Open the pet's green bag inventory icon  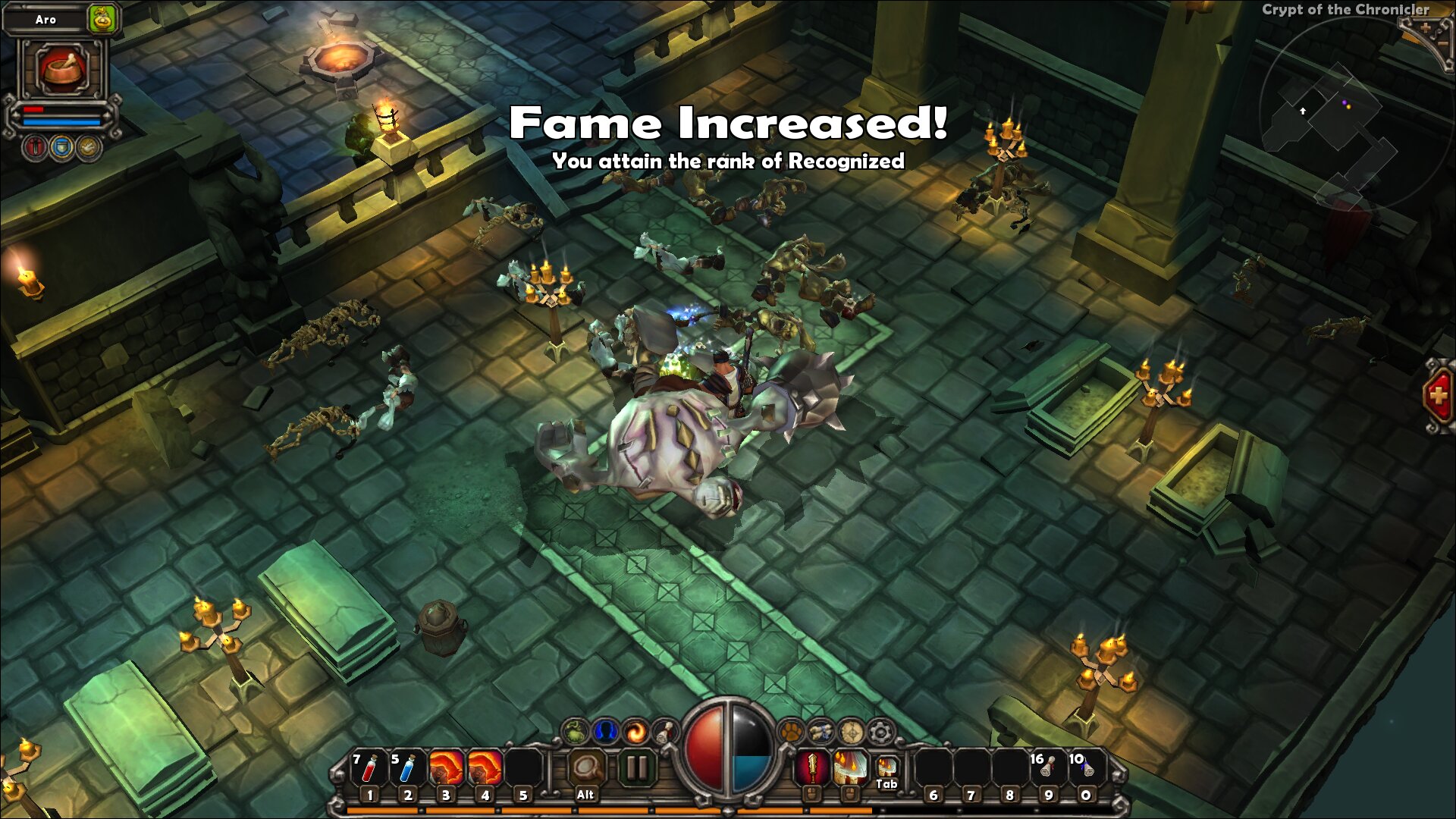pyautogui.click(x=102, y=19)
